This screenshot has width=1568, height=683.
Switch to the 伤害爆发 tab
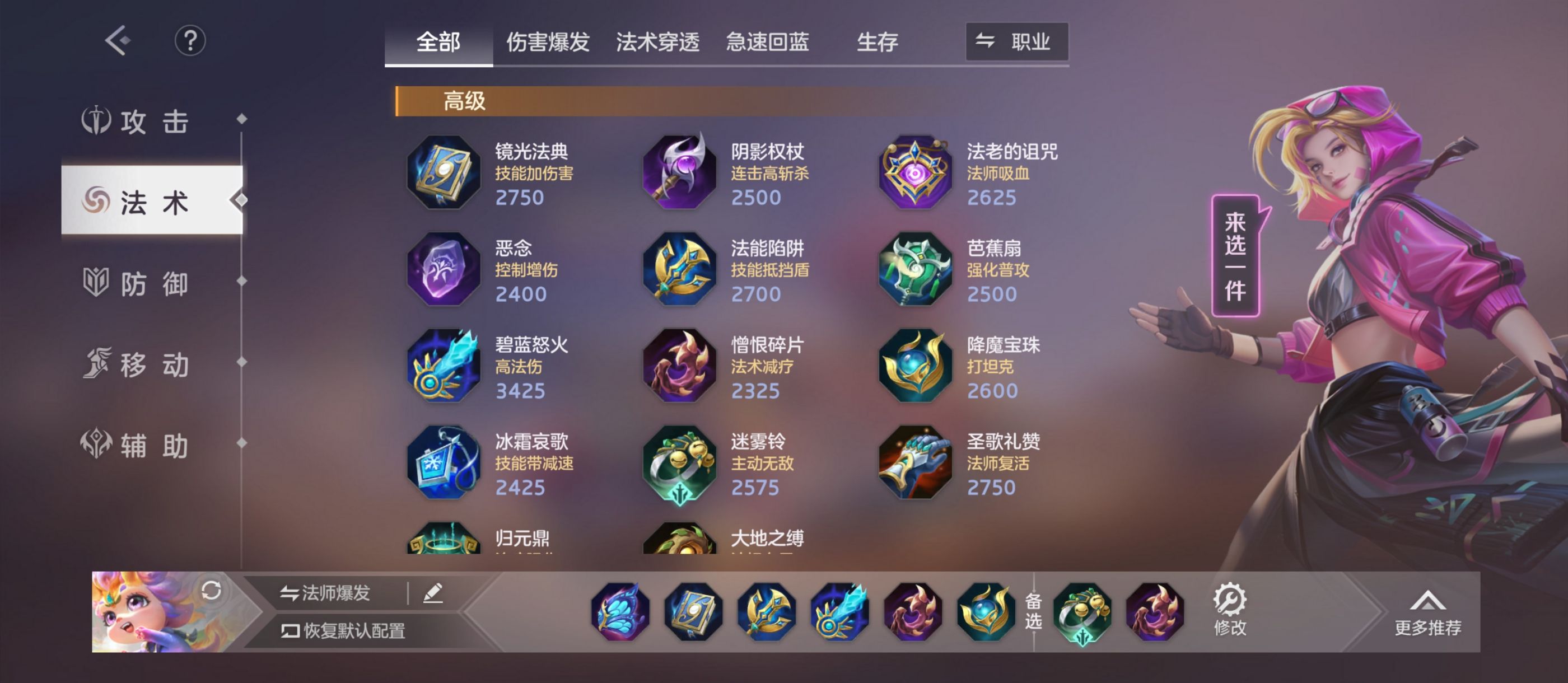[548, 41]
